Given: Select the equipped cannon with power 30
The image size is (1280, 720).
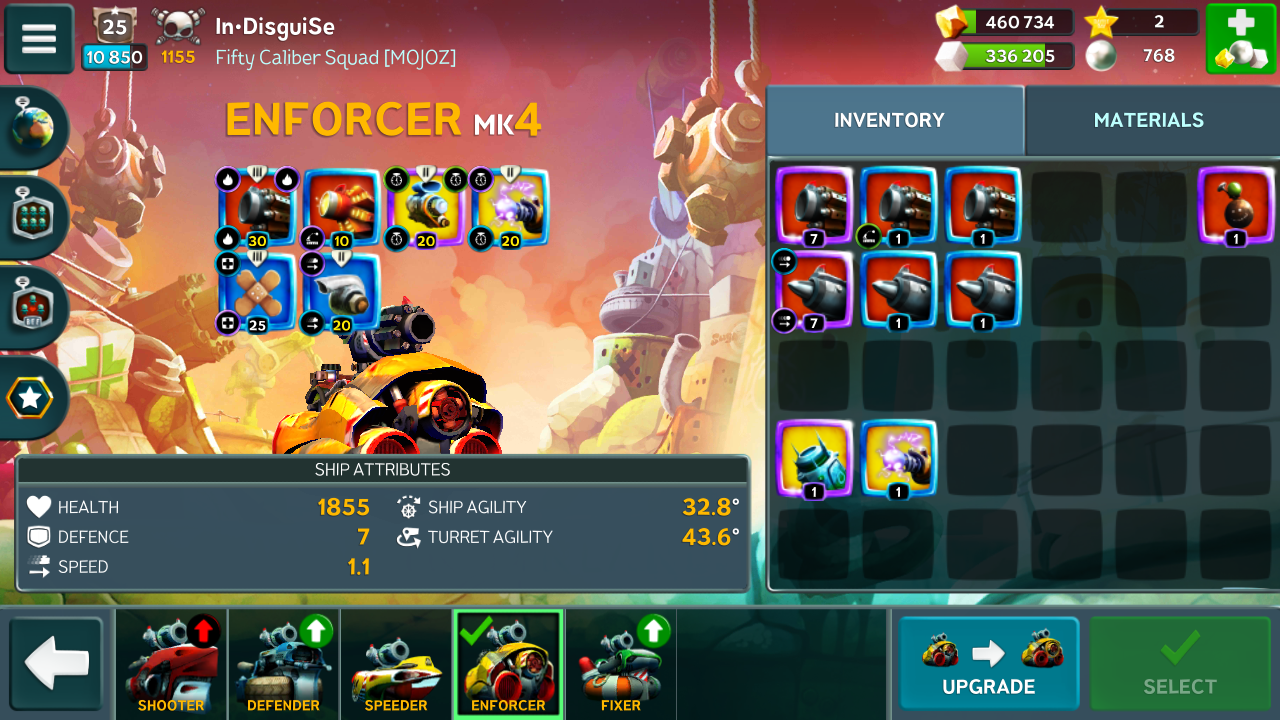Looking at the screenshot, I should pyautogui.click(x=258, y=207).
